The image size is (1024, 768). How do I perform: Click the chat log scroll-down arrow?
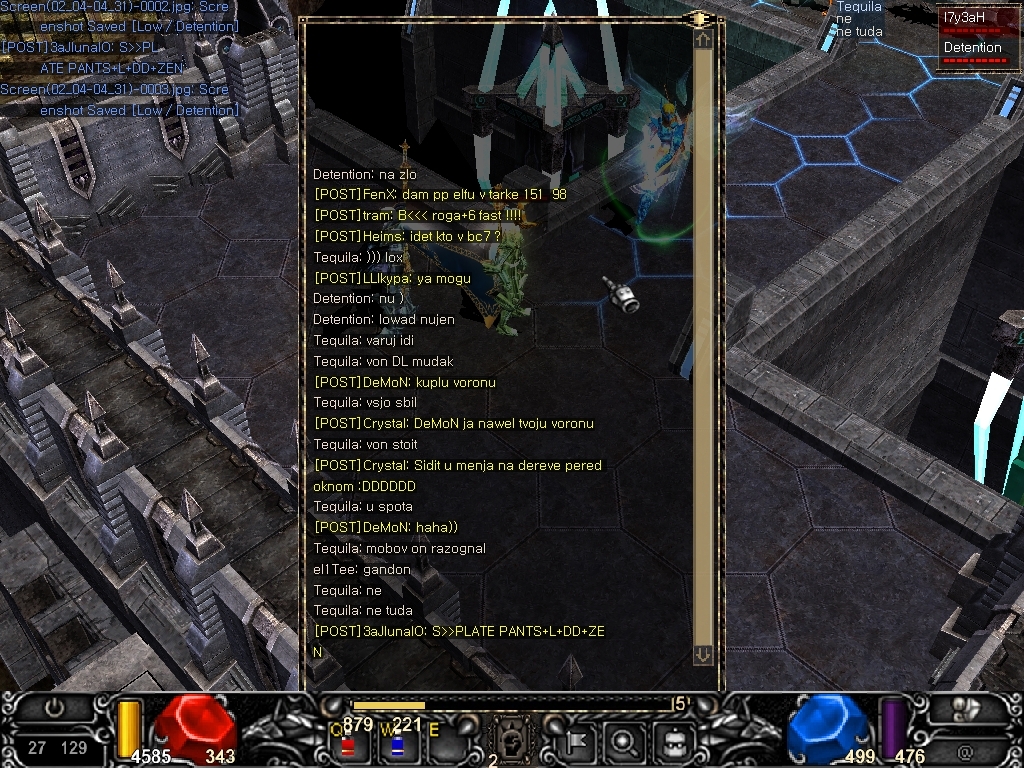pos(703,654)
